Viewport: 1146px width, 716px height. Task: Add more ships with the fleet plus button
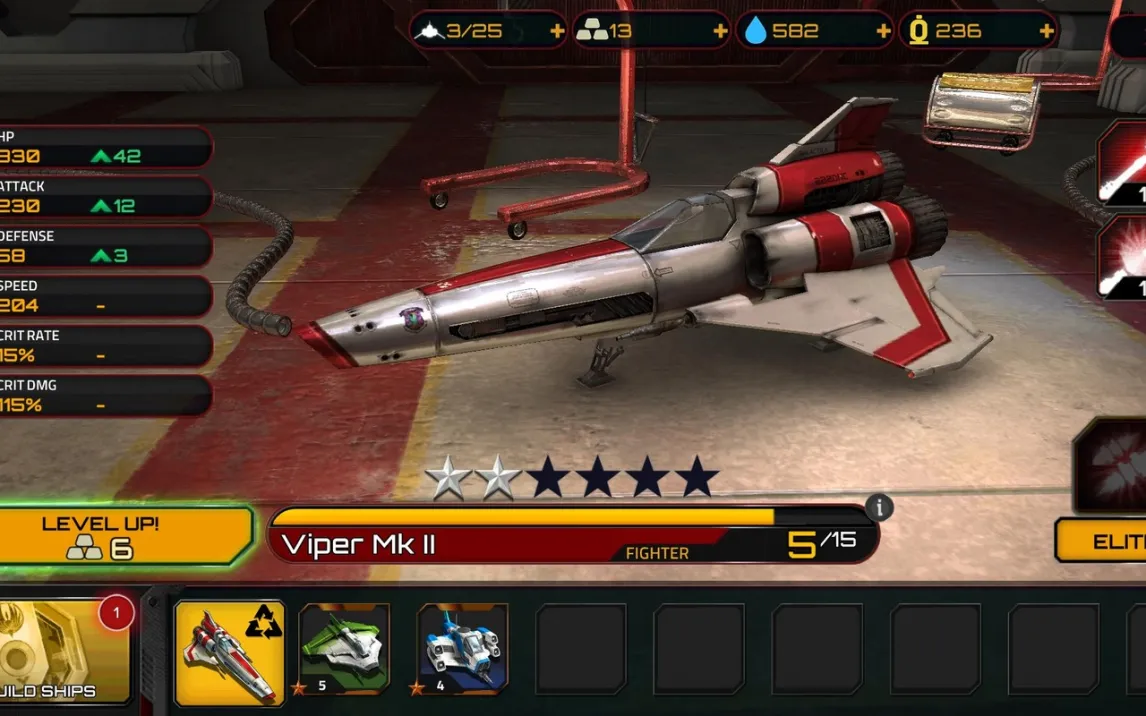point(557,31)
